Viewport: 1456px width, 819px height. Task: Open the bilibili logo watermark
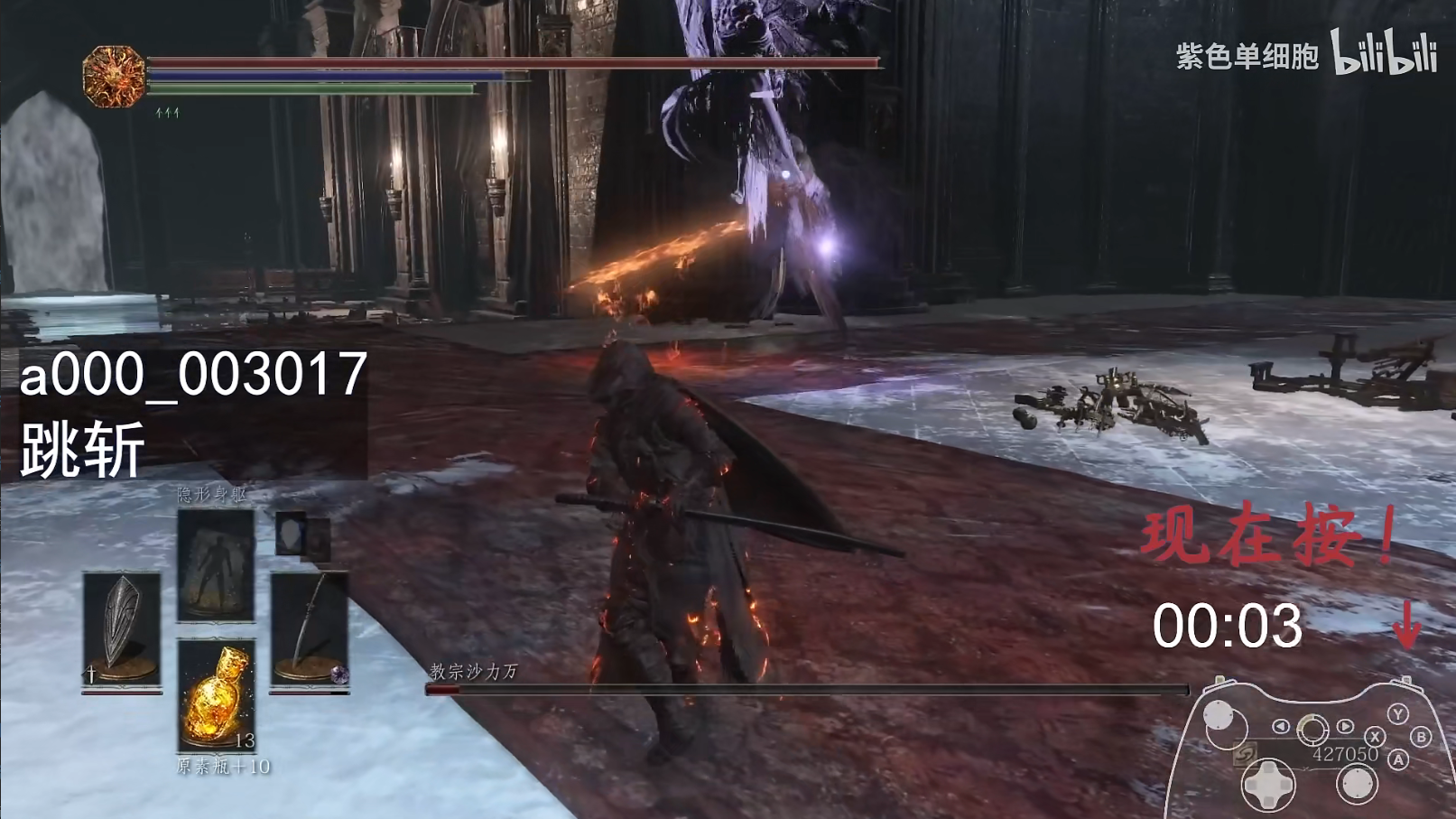[x=1383, y=52]
